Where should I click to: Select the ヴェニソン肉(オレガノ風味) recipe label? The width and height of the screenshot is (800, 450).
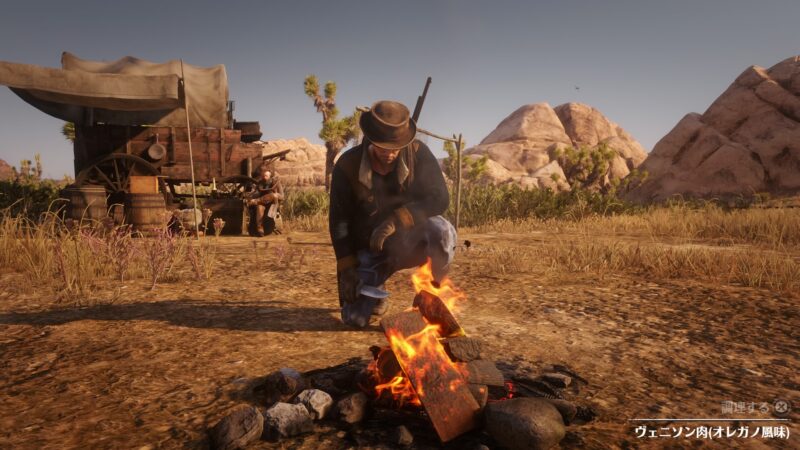tap(711, 432)
